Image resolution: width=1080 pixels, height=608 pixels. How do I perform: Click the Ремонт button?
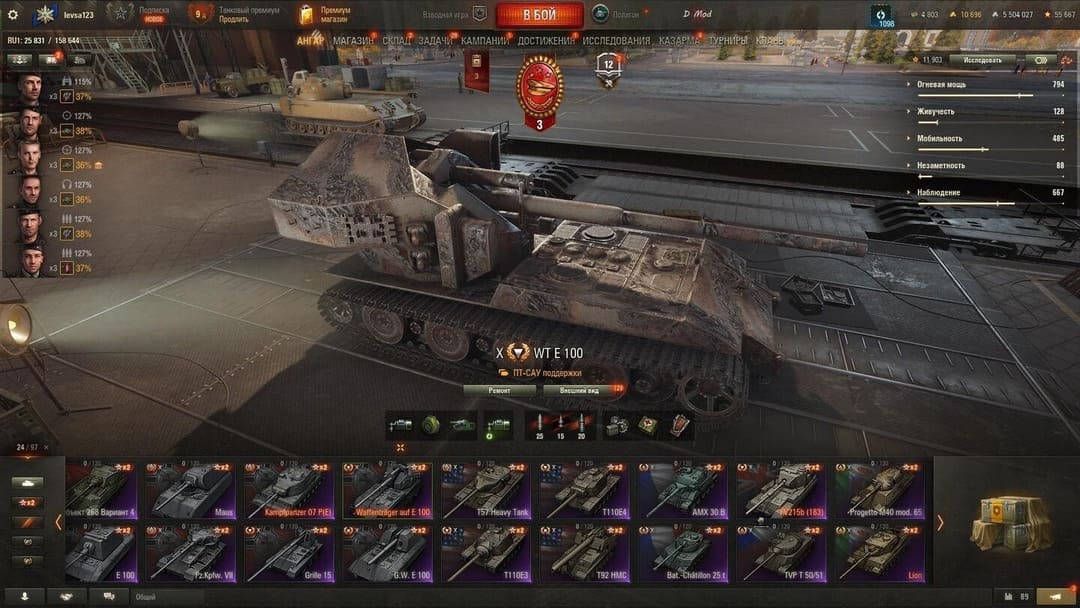click(x=498, y=390)
